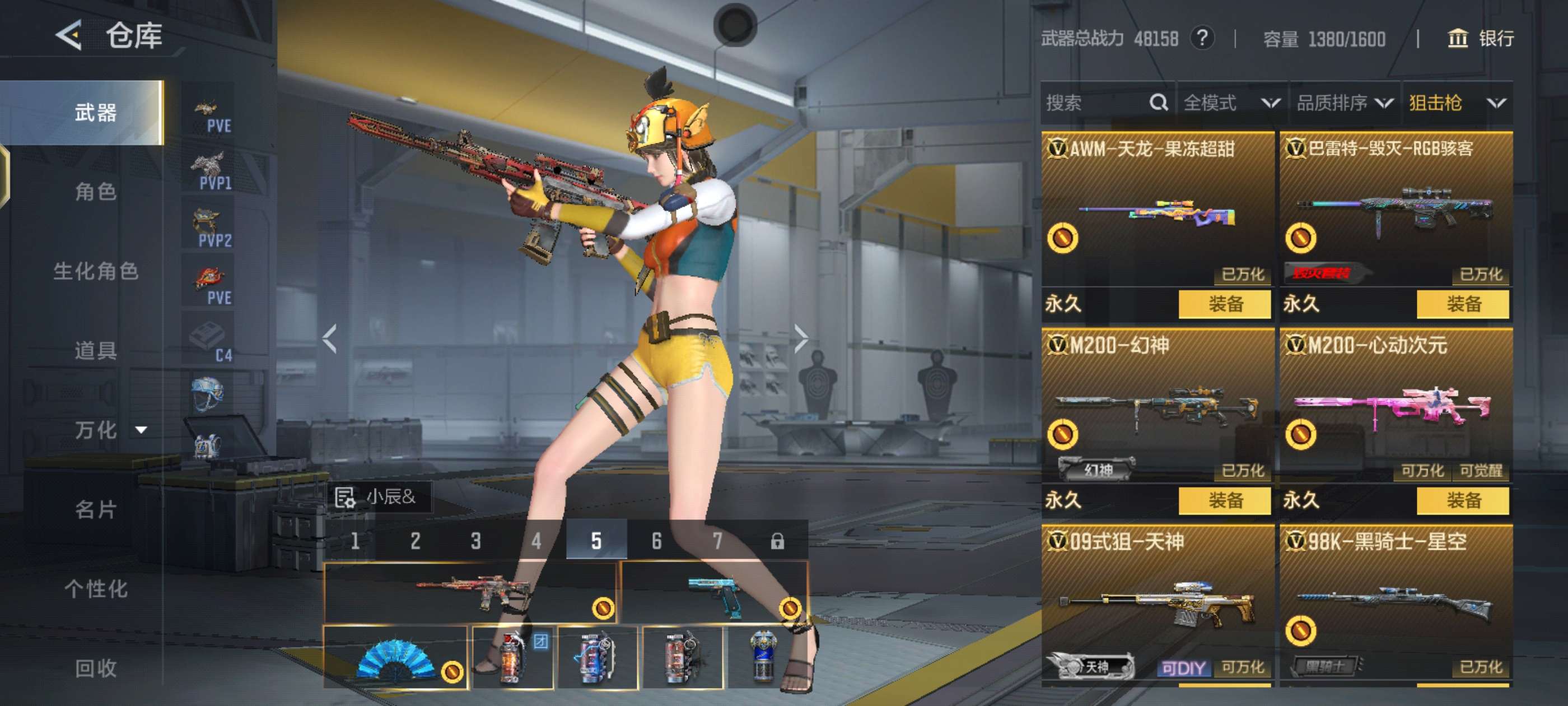Switch to the 个性化 category
This screenshot has height=706, width=1568.
[x=96, y=588]
